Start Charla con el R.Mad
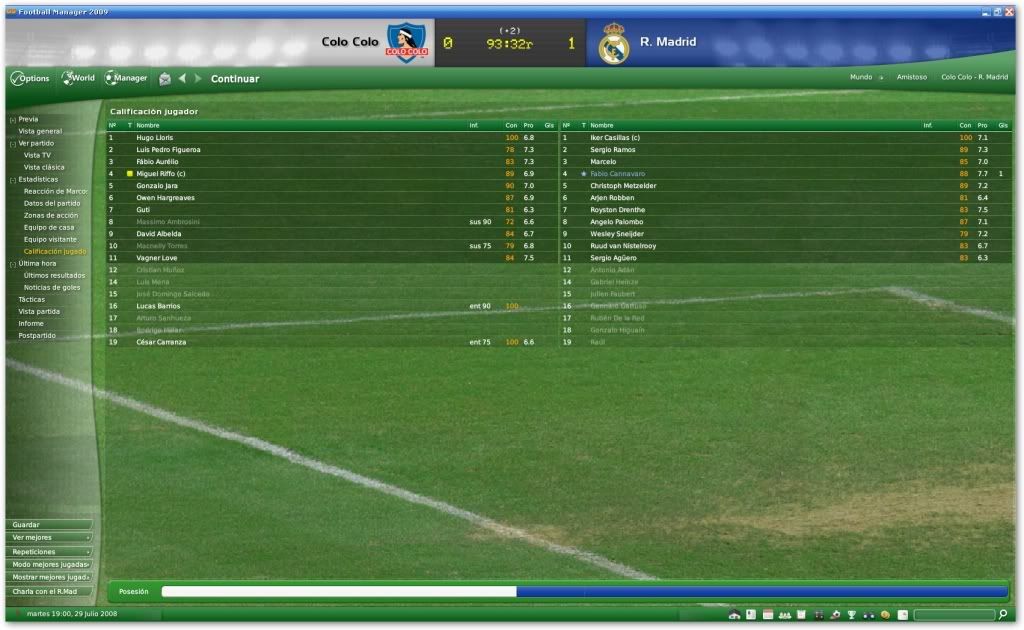The height and width of the screenshot is (630, 1024). [48, 591]
